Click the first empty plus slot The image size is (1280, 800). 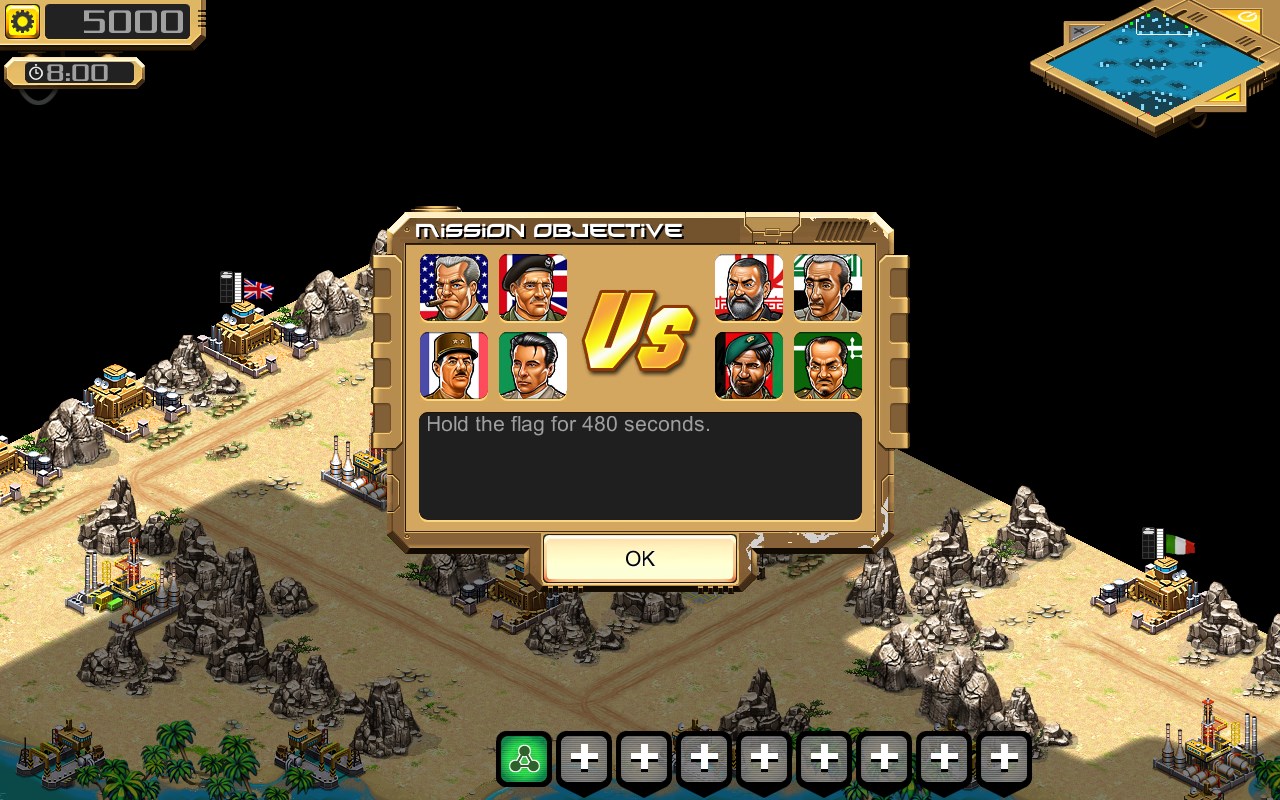pos(585,757)
